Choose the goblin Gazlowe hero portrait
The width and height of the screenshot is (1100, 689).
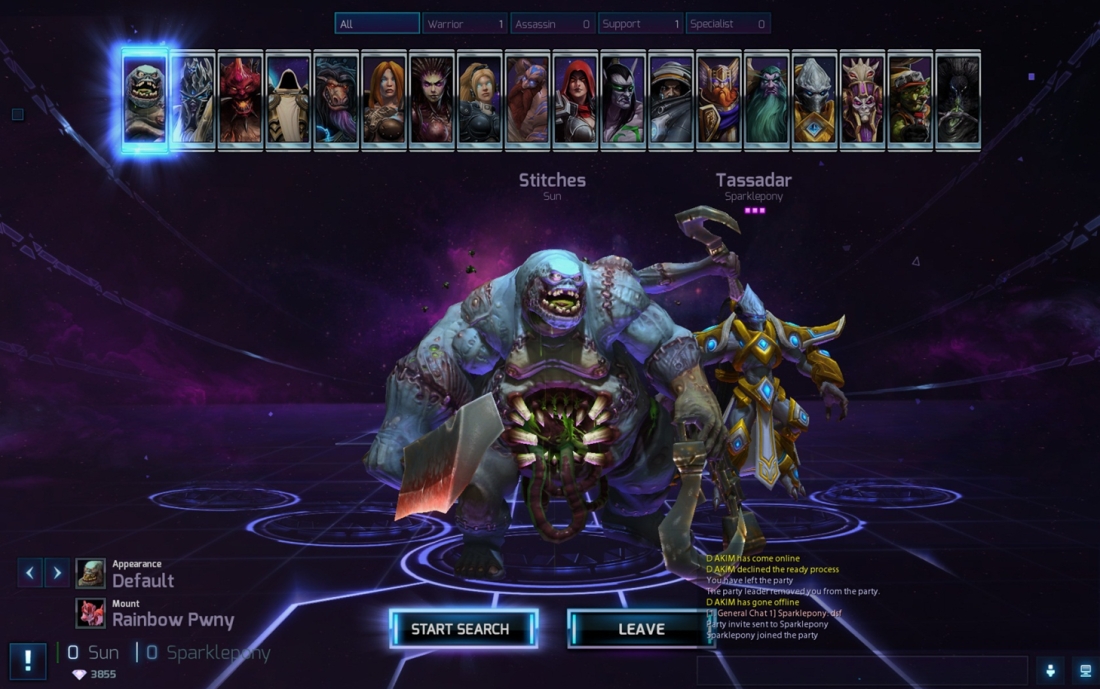pos(910,100)
